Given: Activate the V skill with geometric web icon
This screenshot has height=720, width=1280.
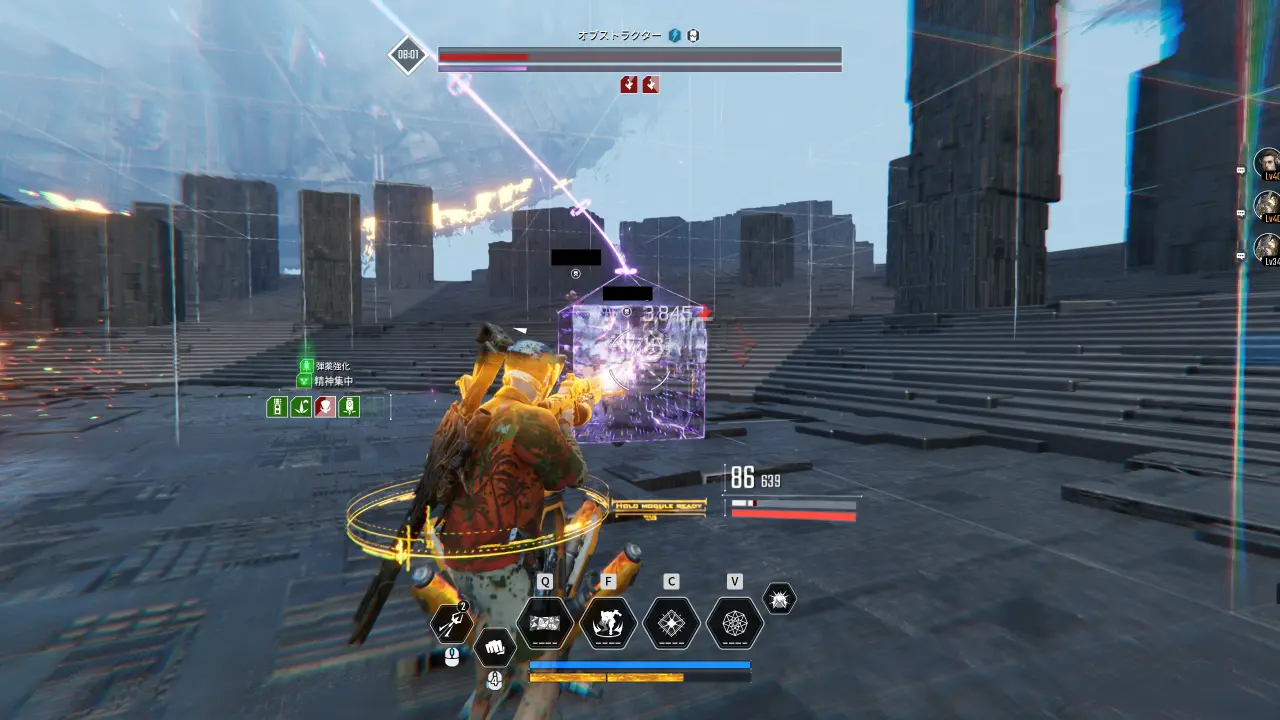Looking at the screenshot, I should click(735, 624).
